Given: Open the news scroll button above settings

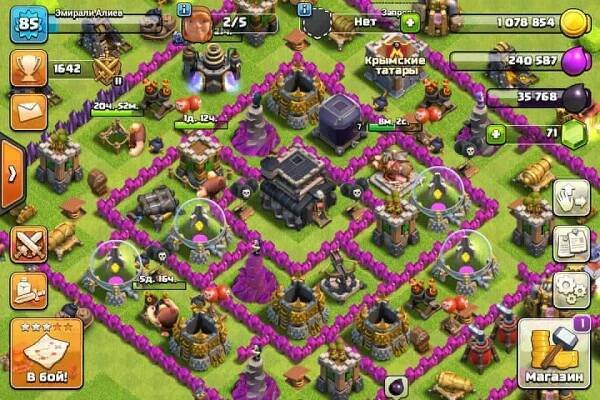Looking at the screenshot, I should pos(571,243).
